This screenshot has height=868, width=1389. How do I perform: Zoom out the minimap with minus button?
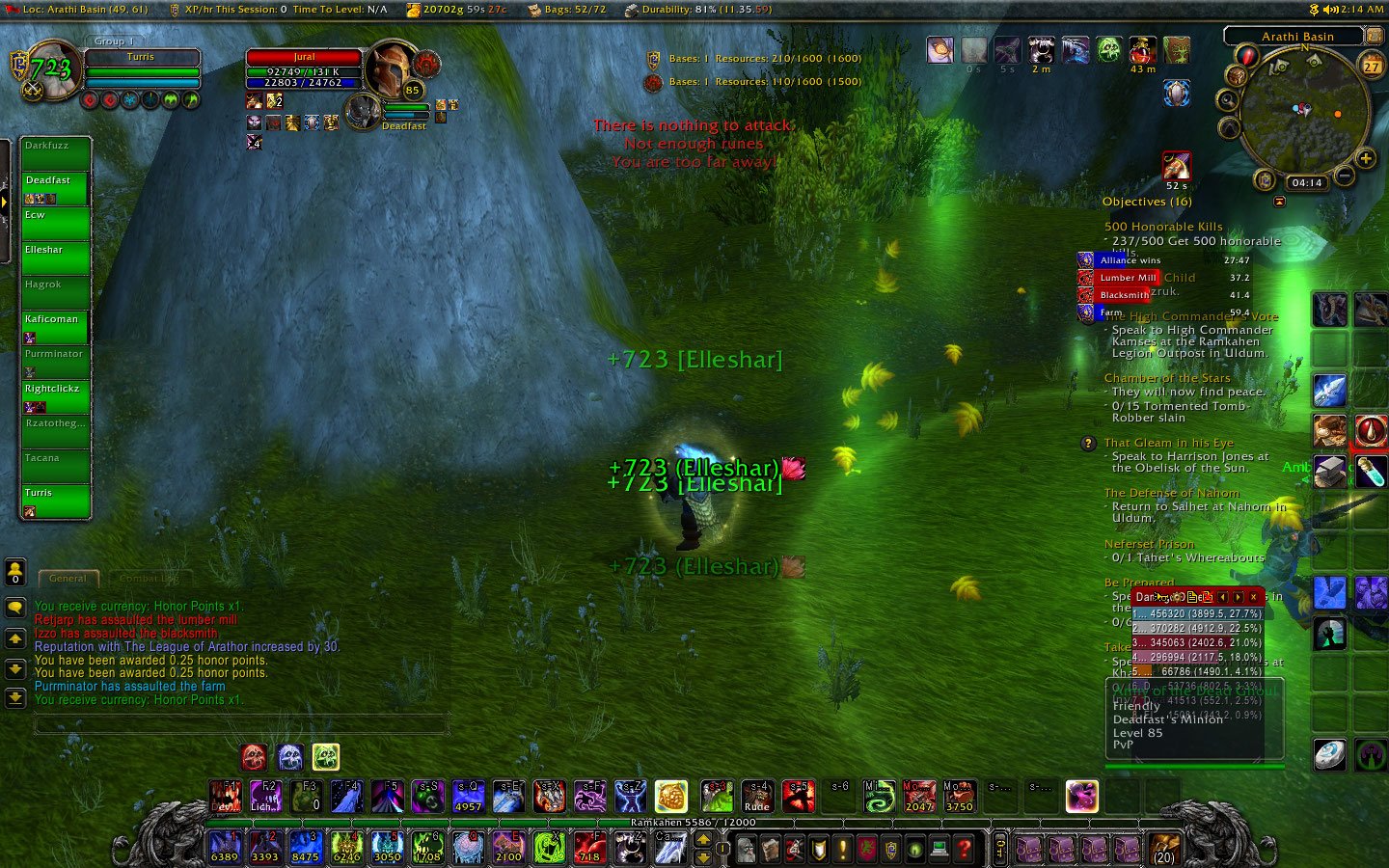tap(1345, 176)
